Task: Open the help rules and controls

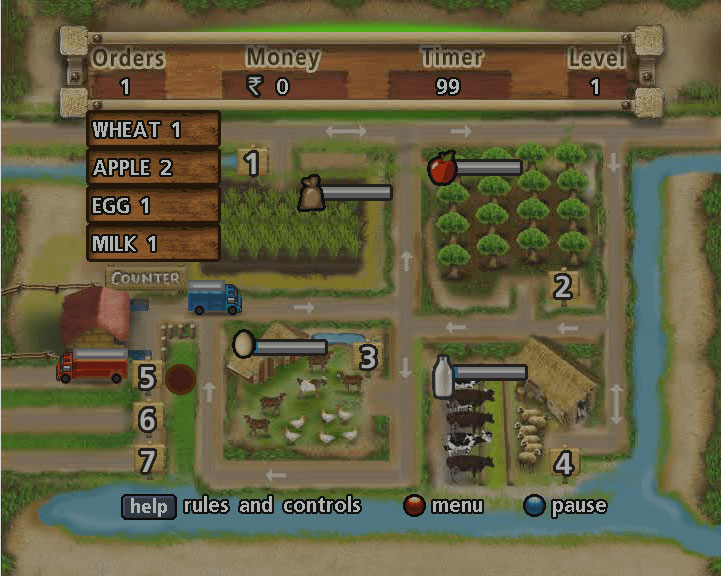Action: [x=148, y=506]
